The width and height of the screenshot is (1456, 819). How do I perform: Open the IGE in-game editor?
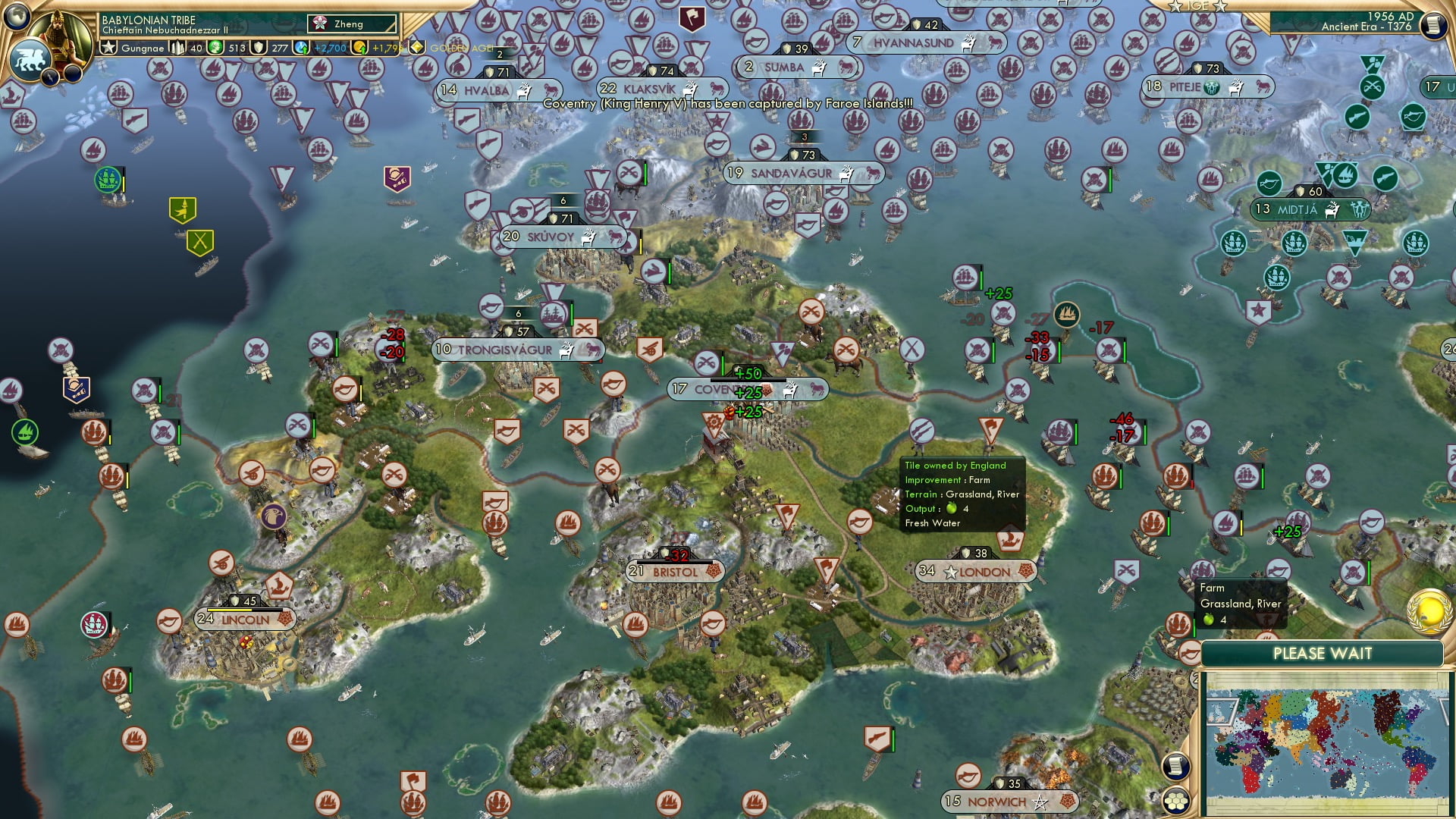pyautogui.click(x=1198, y=6)
